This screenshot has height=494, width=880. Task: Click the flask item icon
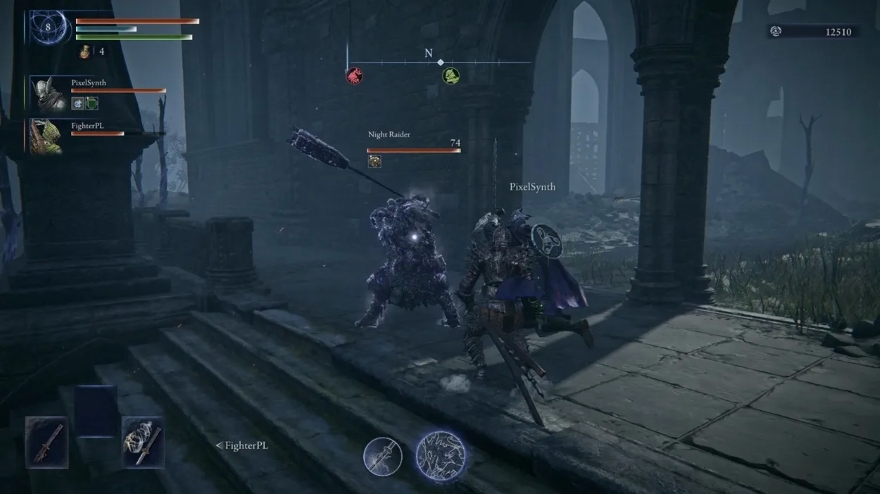[85, 51]
